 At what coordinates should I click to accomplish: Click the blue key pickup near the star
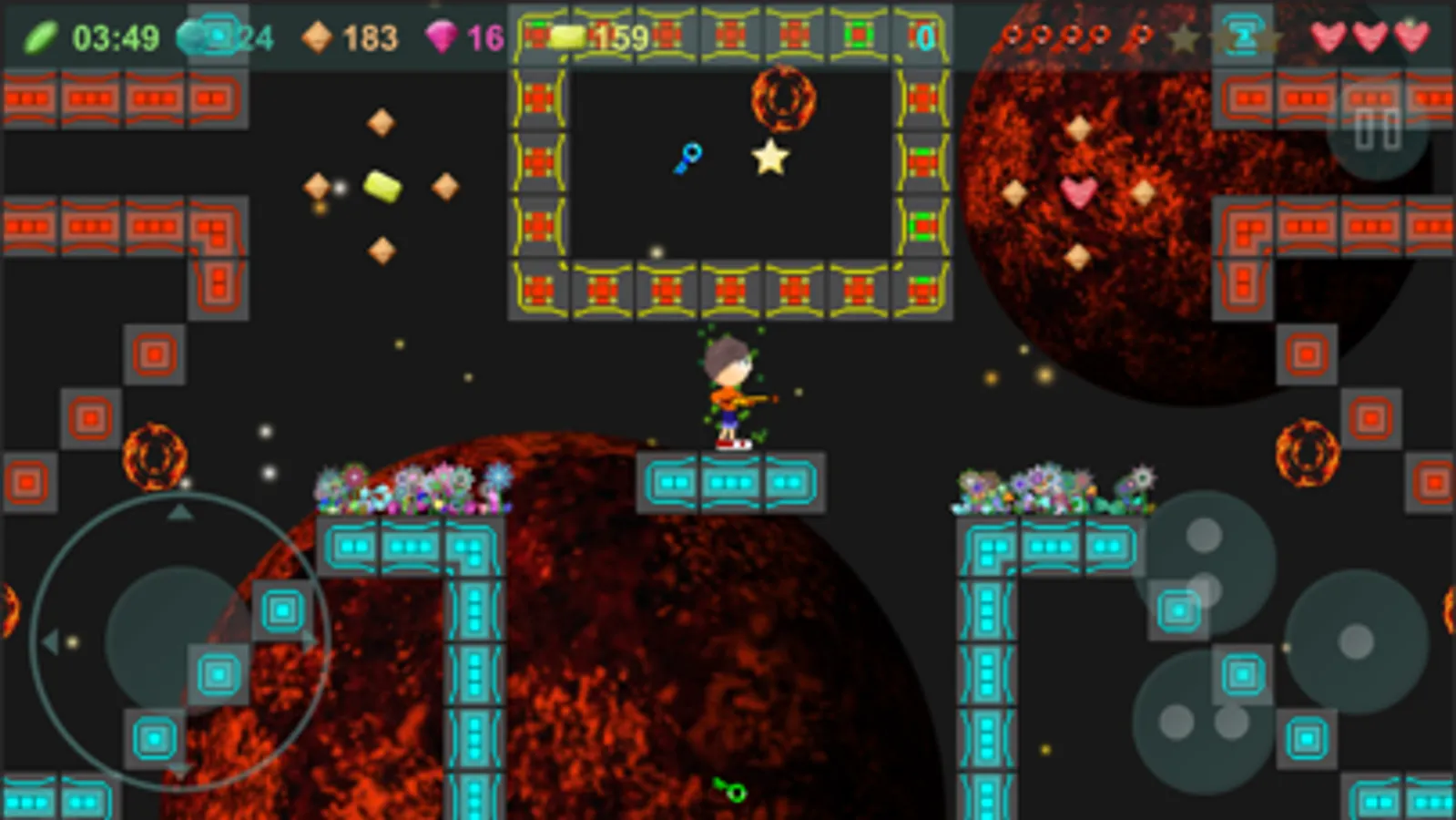point(690,157)
